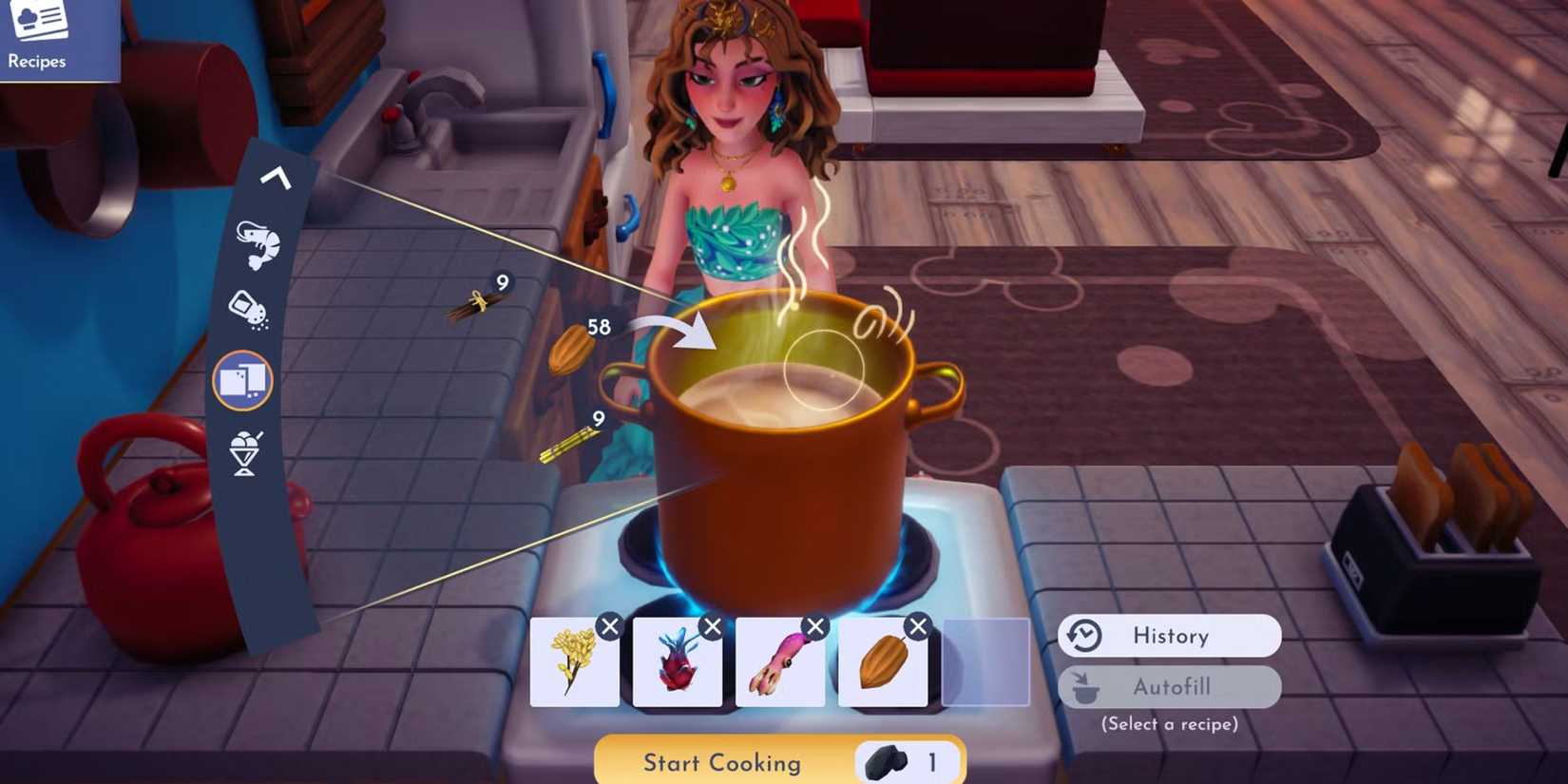1568x784 pixels.
Task: Expand the Select a recipe option
Action: 1170,723
